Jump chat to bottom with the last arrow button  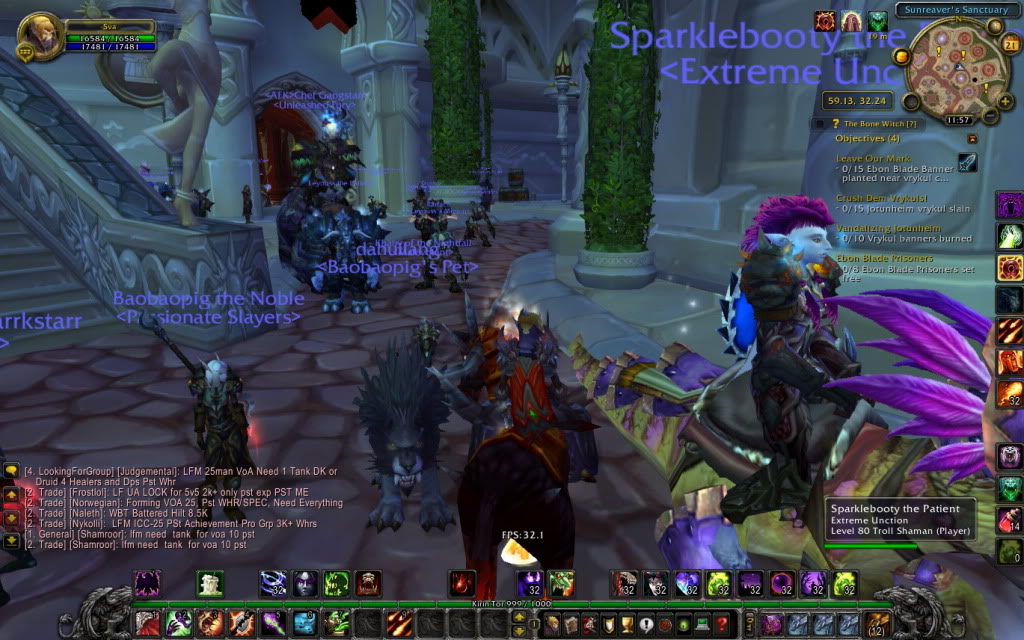pyautogui.click(x=11, y=541)
